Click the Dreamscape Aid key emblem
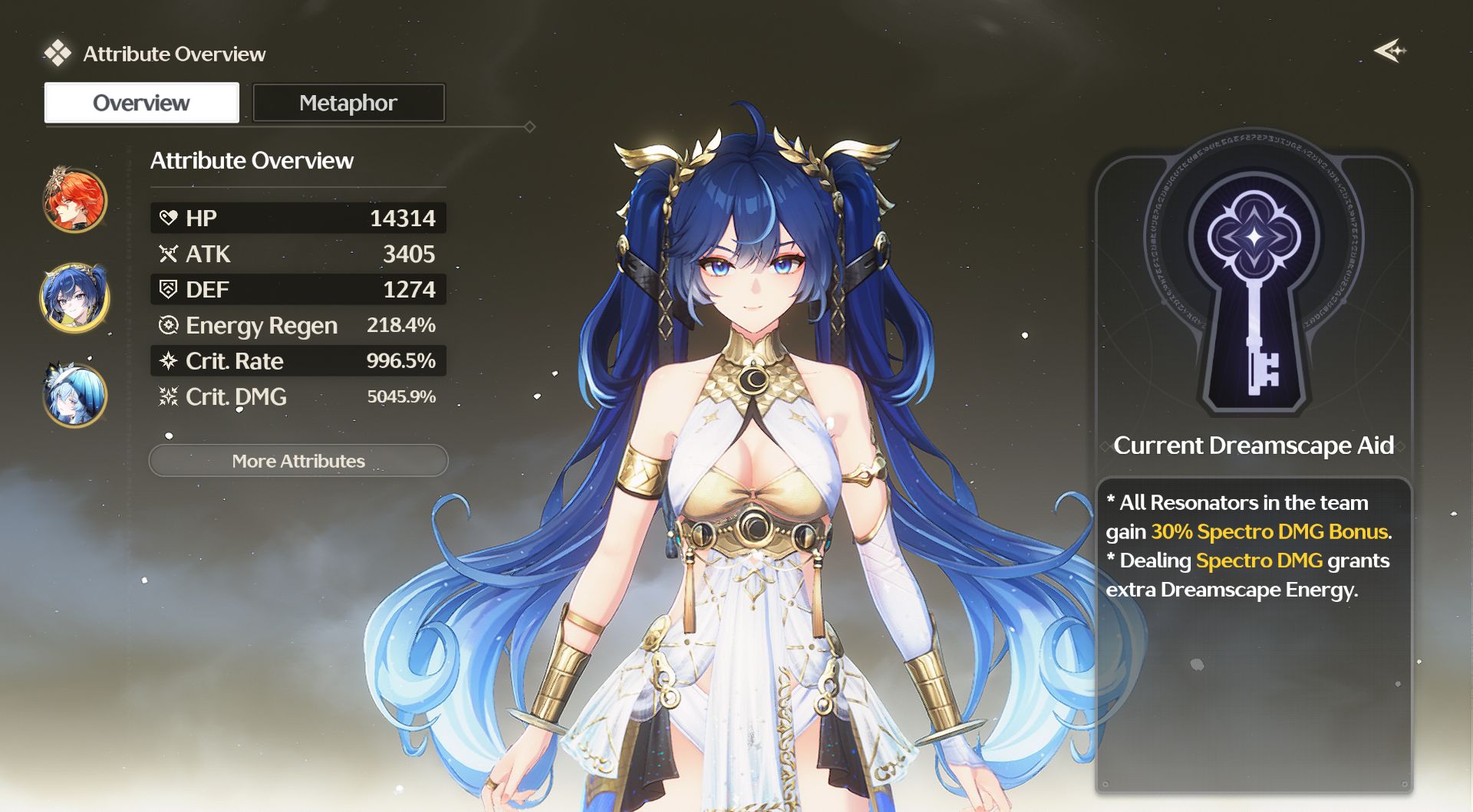This screenshot has width=1473, height=812. coord(1254,284)
